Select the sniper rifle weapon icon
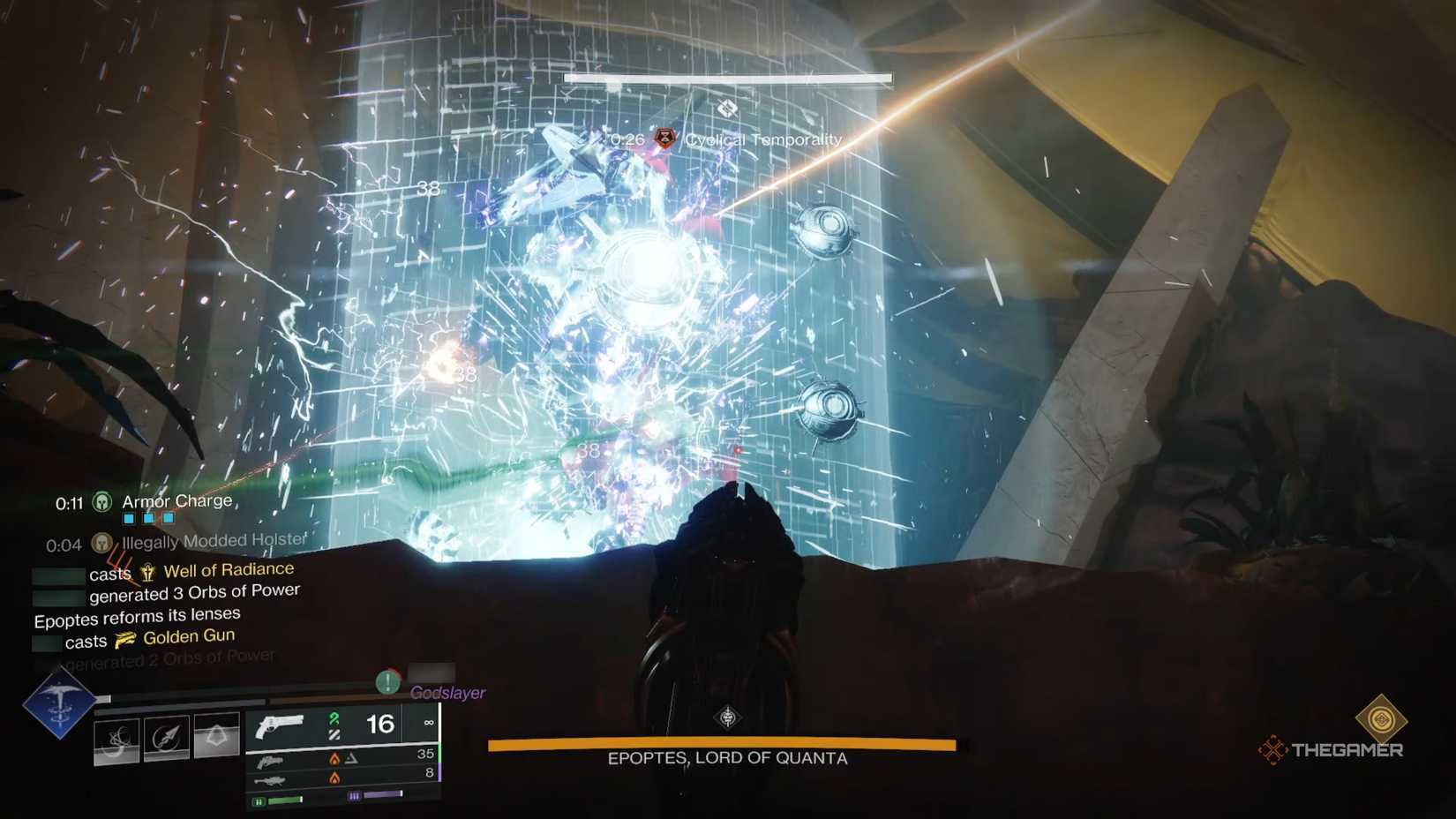 coord(274,780)
